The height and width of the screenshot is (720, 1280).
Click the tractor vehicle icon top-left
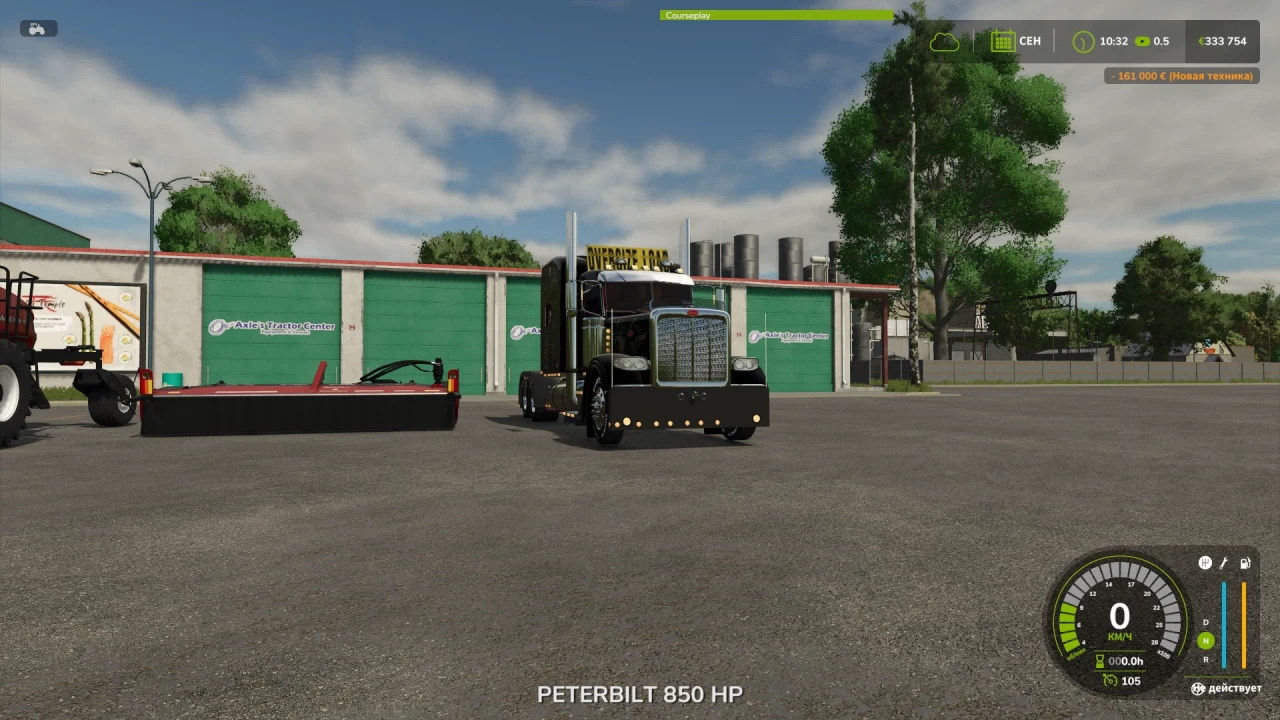[x=37, y=28]
